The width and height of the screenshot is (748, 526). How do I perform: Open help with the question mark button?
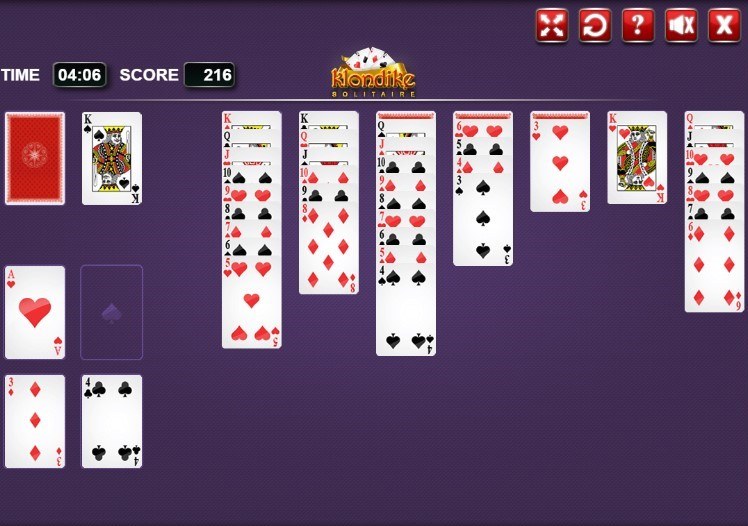tap(637, 25)
